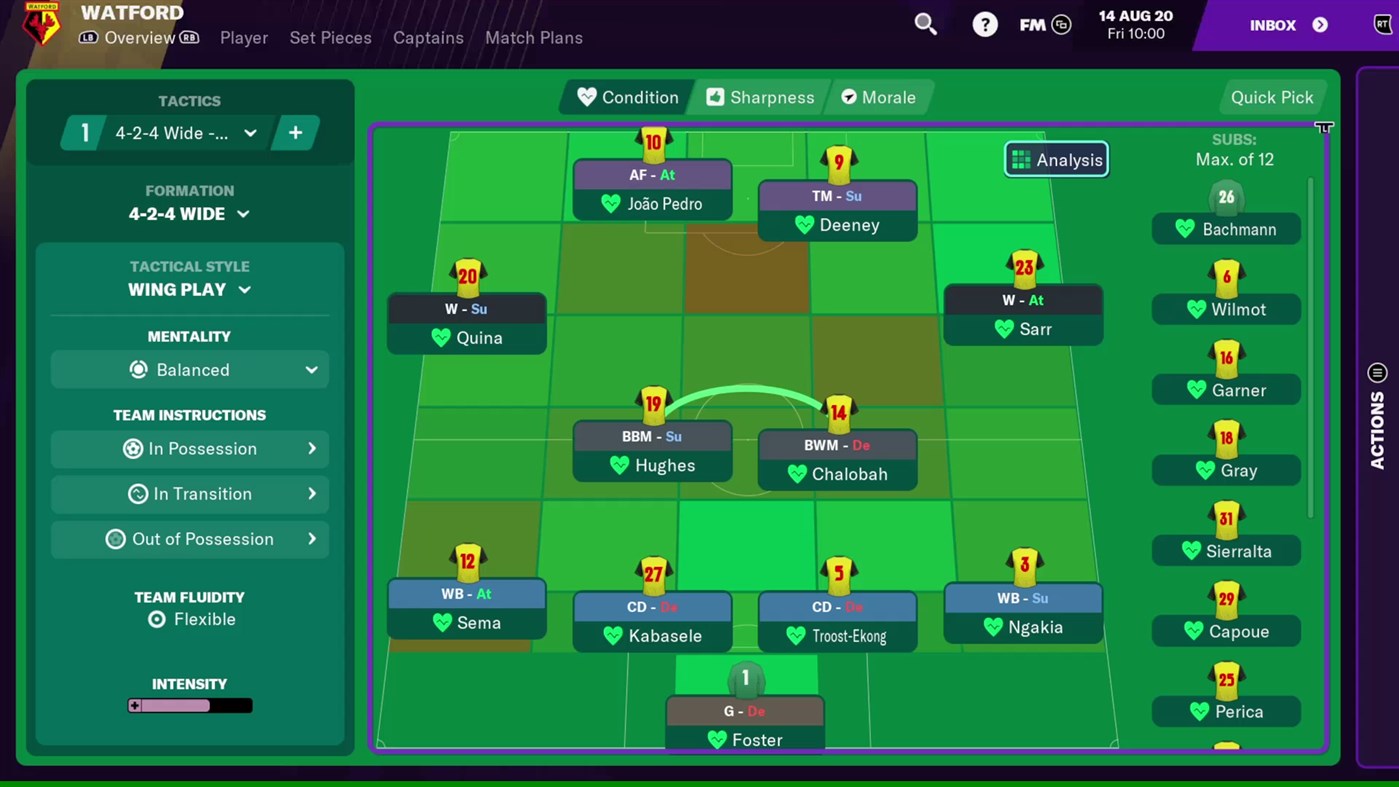The image size is (1399, 787).
Task: Open the search magnifier
Action: pos(925,24)
